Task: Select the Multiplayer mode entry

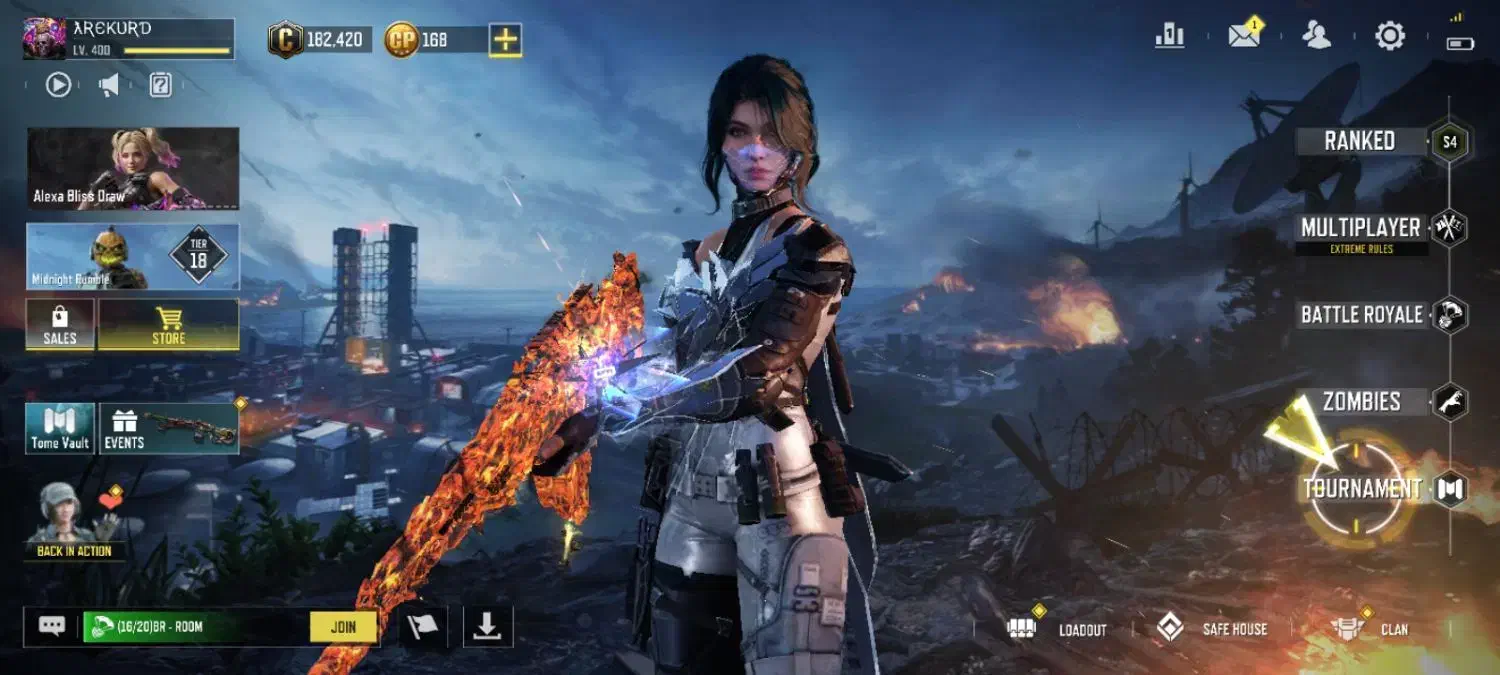Action: click(x=1360, y=229)
